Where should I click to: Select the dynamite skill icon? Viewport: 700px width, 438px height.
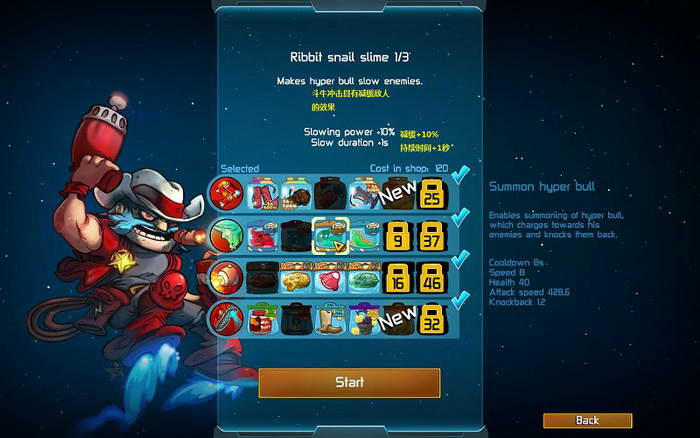[x=226, y=191]
